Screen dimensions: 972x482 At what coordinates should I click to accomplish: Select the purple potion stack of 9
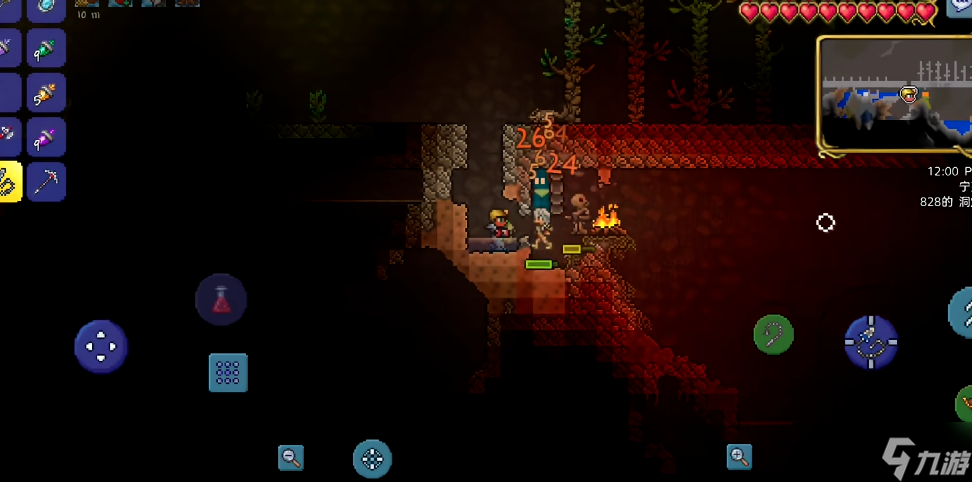coord(46,137)
